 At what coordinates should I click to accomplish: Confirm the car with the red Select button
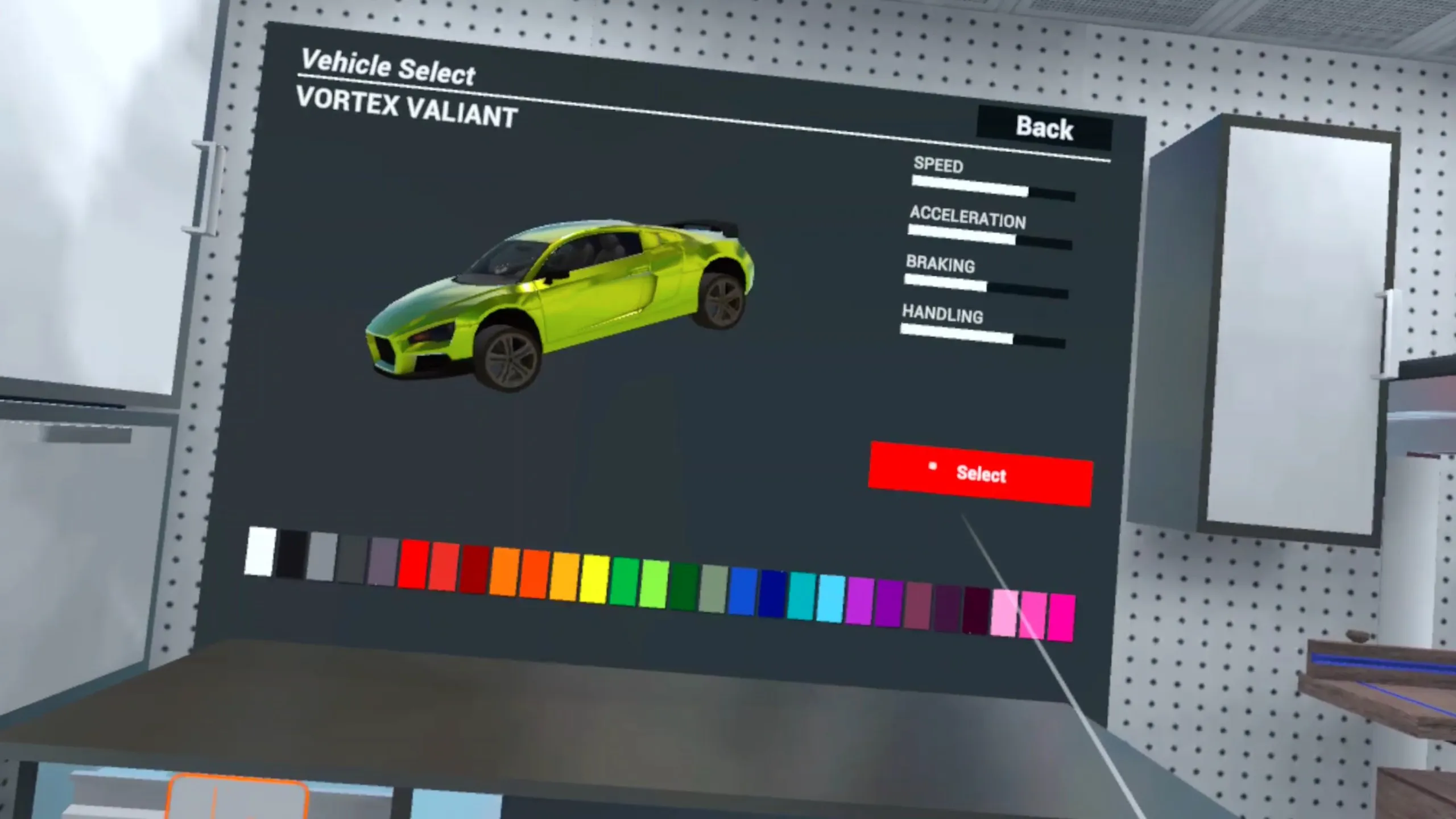(980, 474)
